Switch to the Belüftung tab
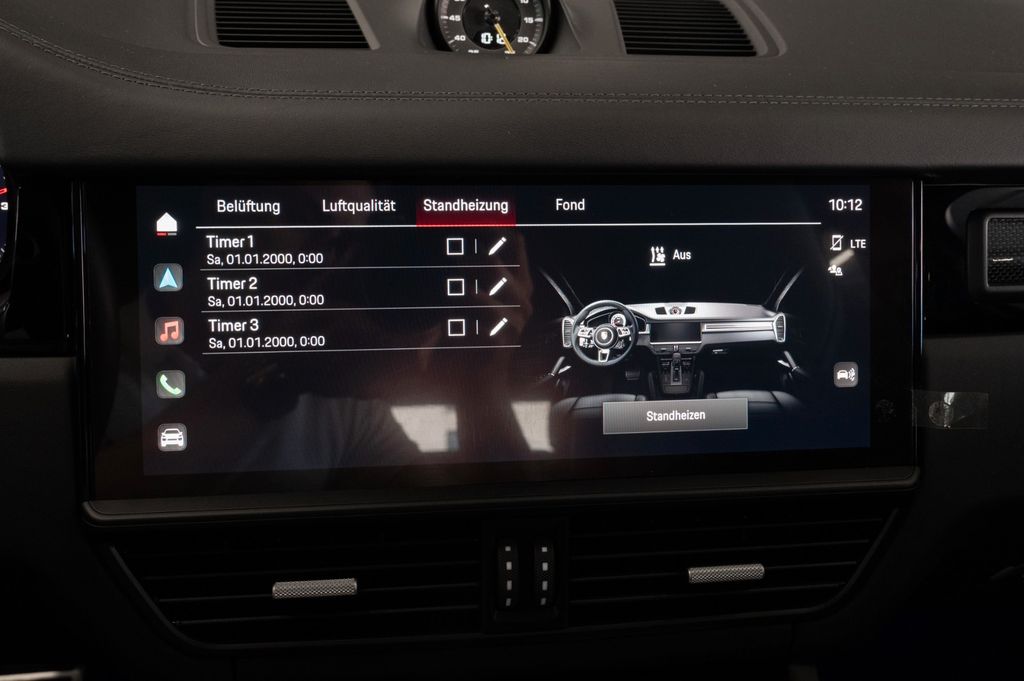The height and width of the screenshot is (681, 1024). coord(248,207)
